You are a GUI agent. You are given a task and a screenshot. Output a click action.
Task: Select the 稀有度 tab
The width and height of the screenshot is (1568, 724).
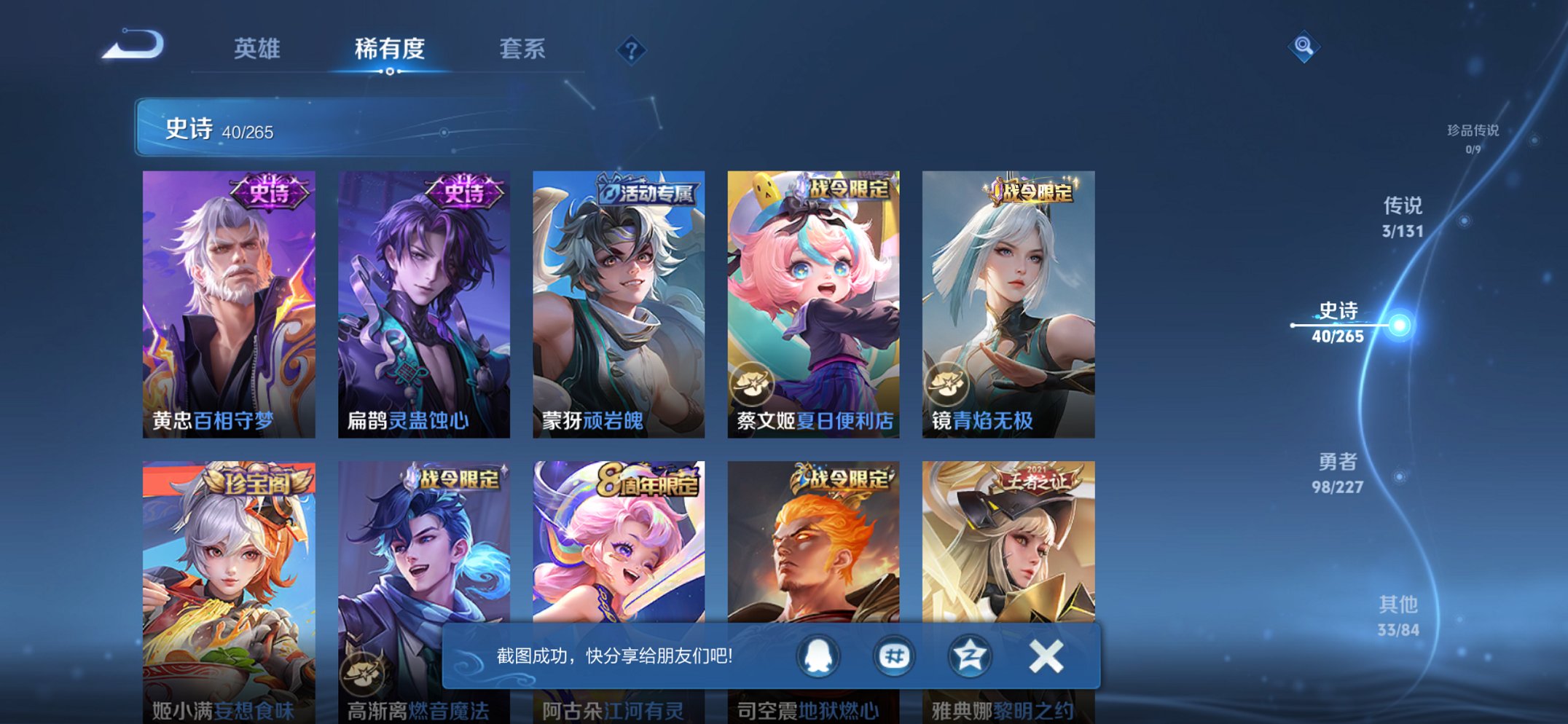[391, 49]
